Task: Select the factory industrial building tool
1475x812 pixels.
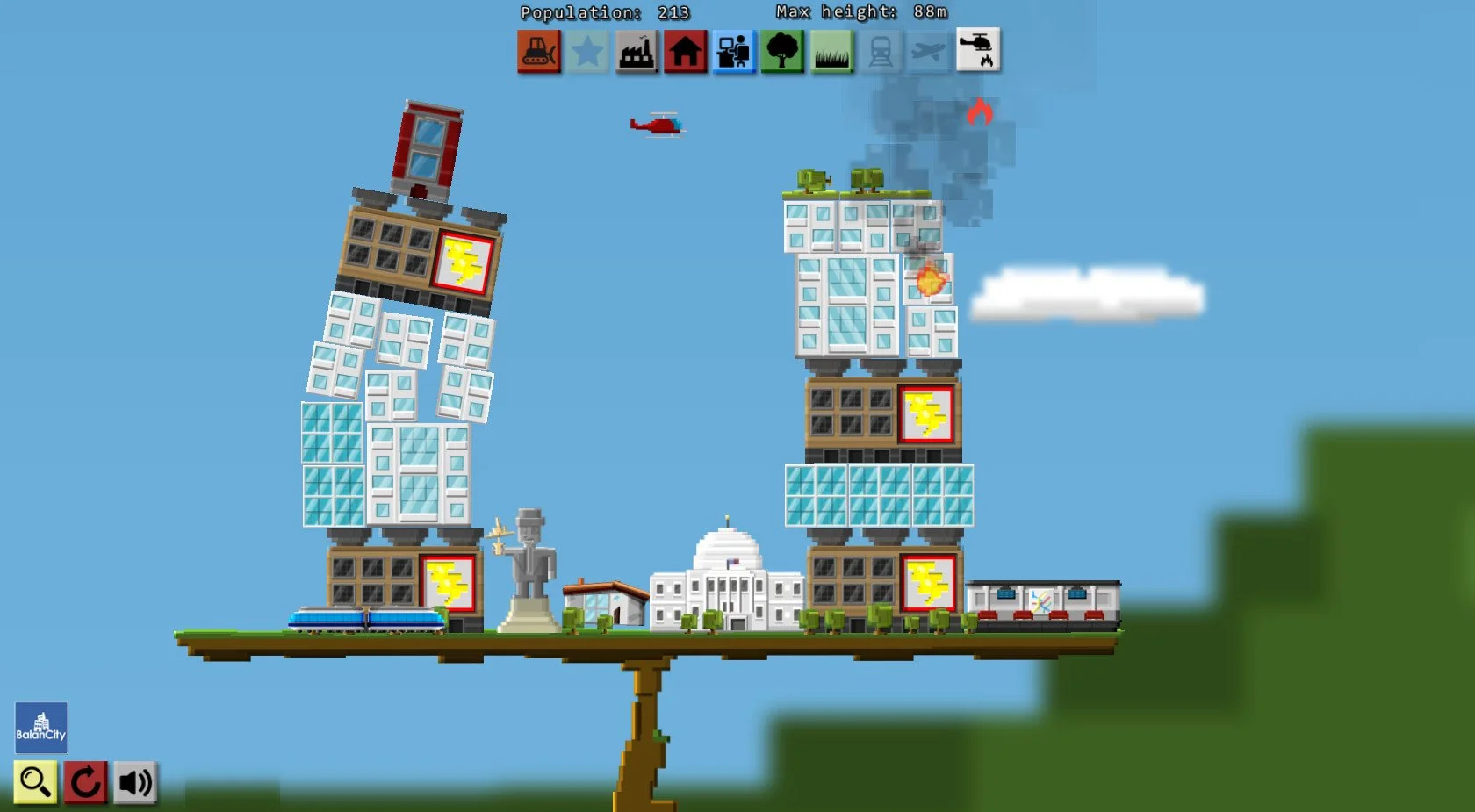Action: 638,52
